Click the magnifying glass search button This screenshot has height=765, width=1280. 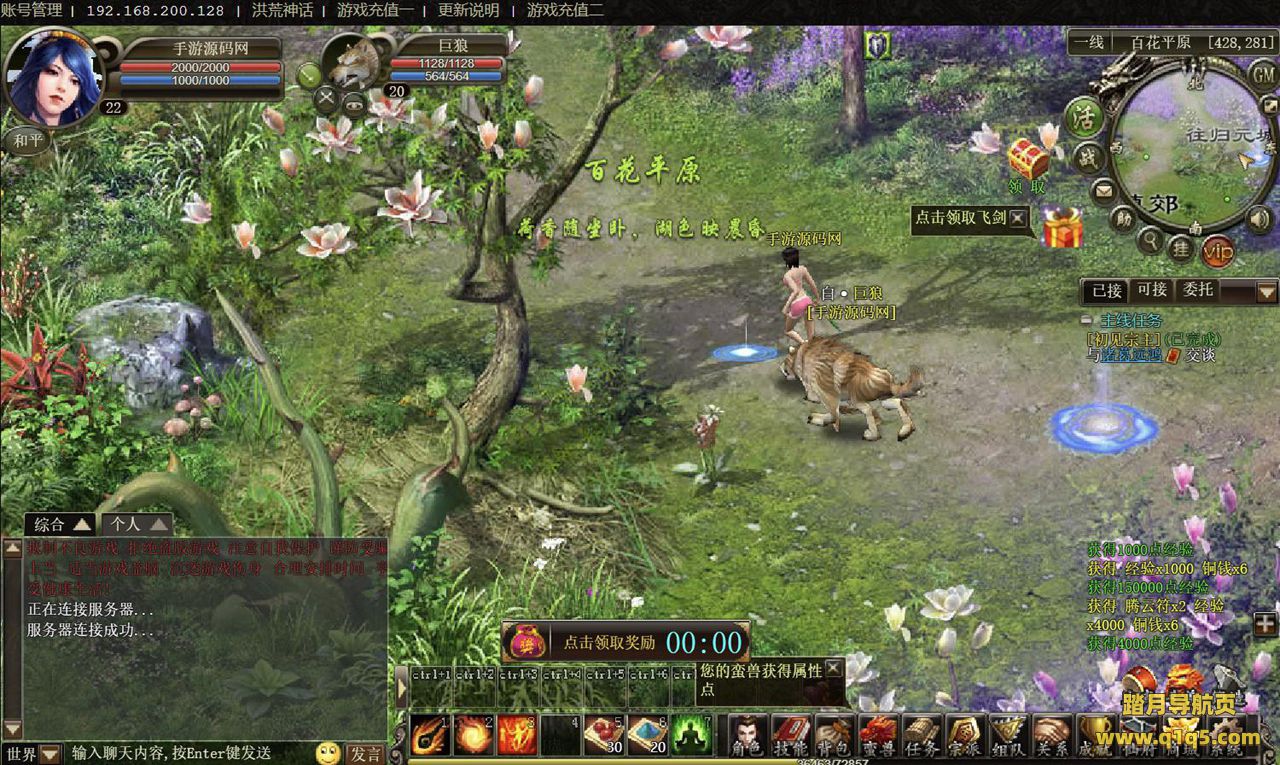(1152, 240)
